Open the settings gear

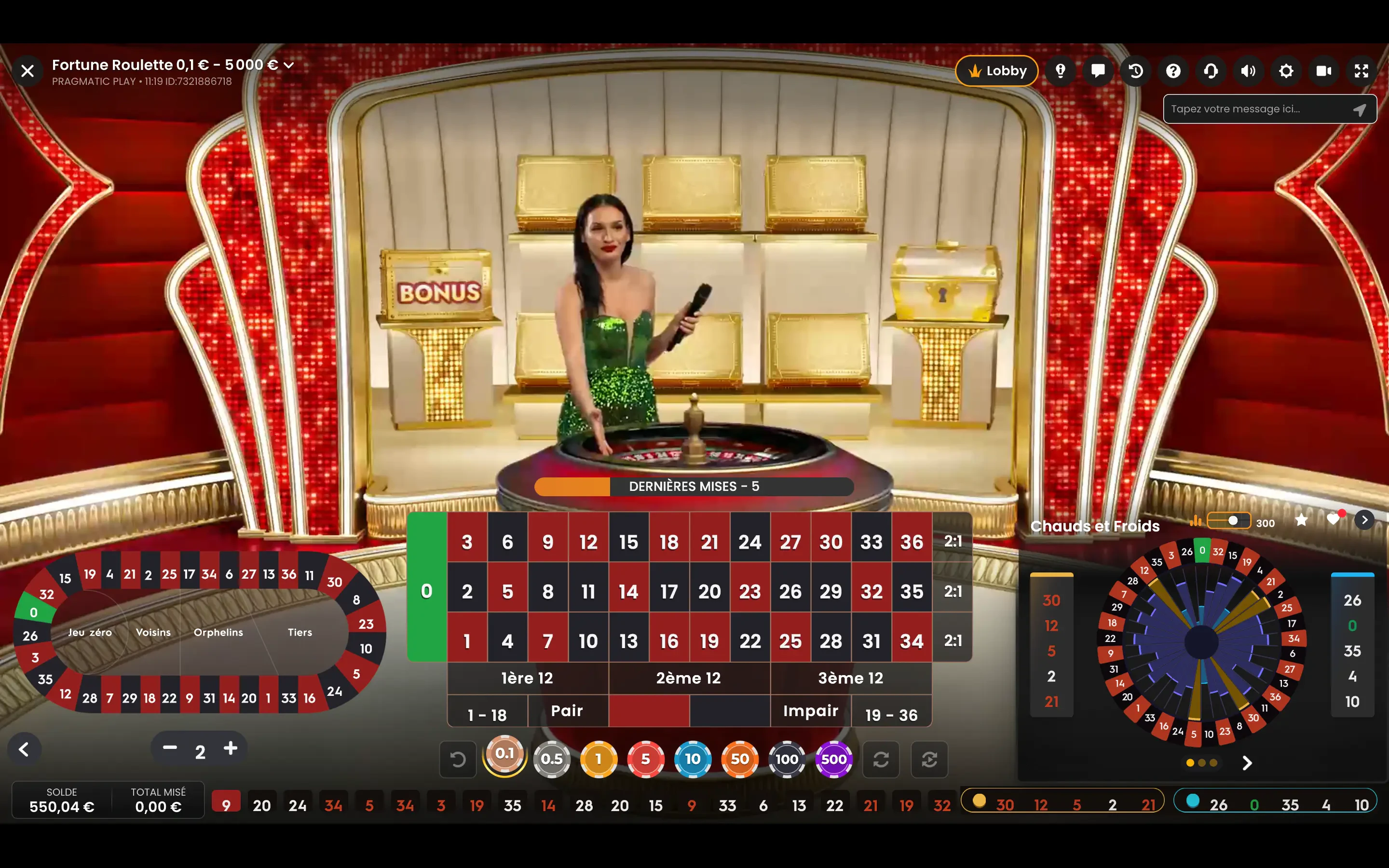[1286, 71]
